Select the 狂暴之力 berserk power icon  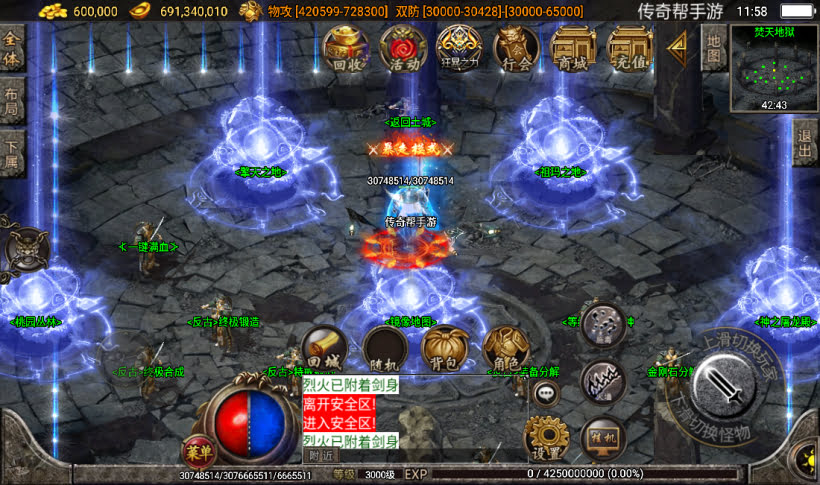[460, 49]
